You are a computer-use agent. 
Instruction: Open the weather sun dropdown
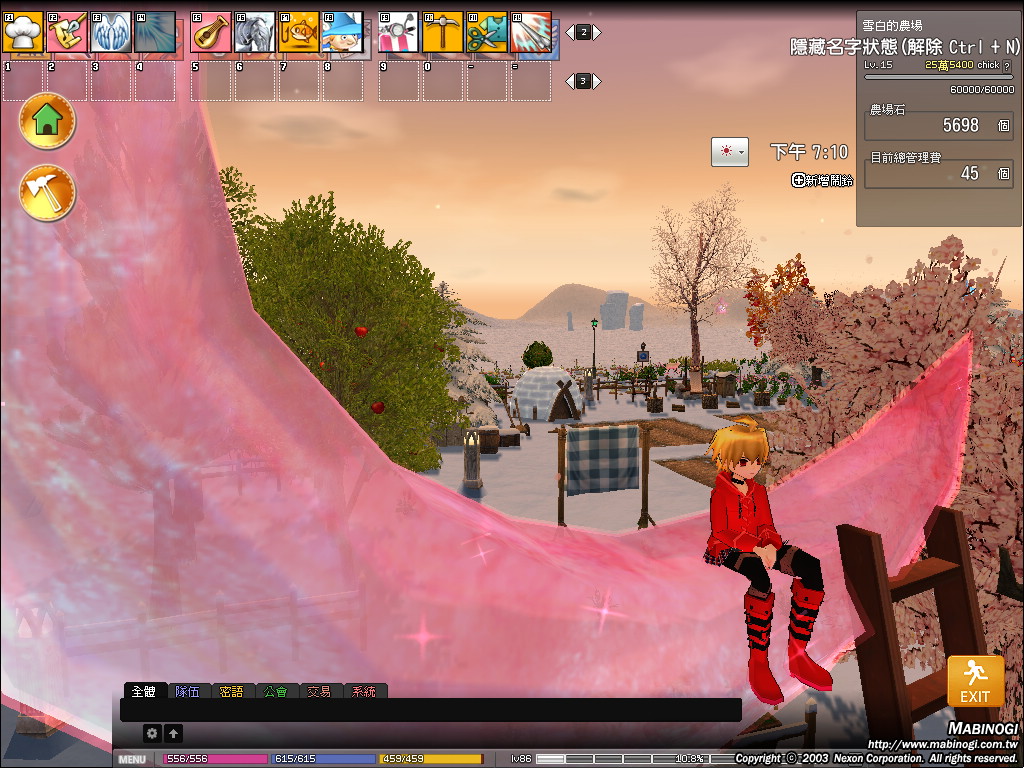[x=729, y=152]
